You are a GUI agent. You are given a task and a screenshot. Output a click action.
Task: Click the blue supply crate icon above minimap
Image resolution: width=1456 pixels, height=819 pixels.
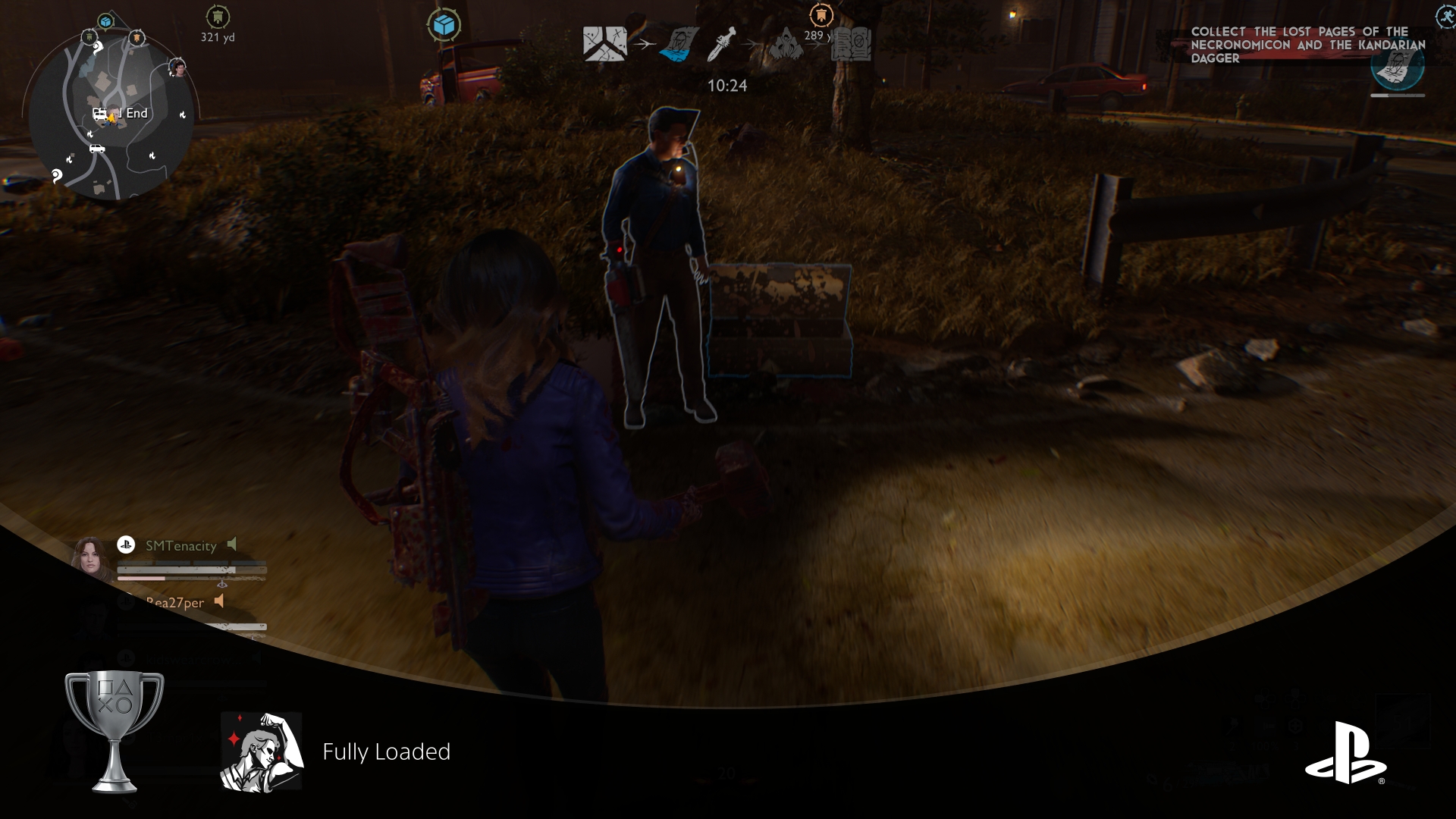point(445,23)
